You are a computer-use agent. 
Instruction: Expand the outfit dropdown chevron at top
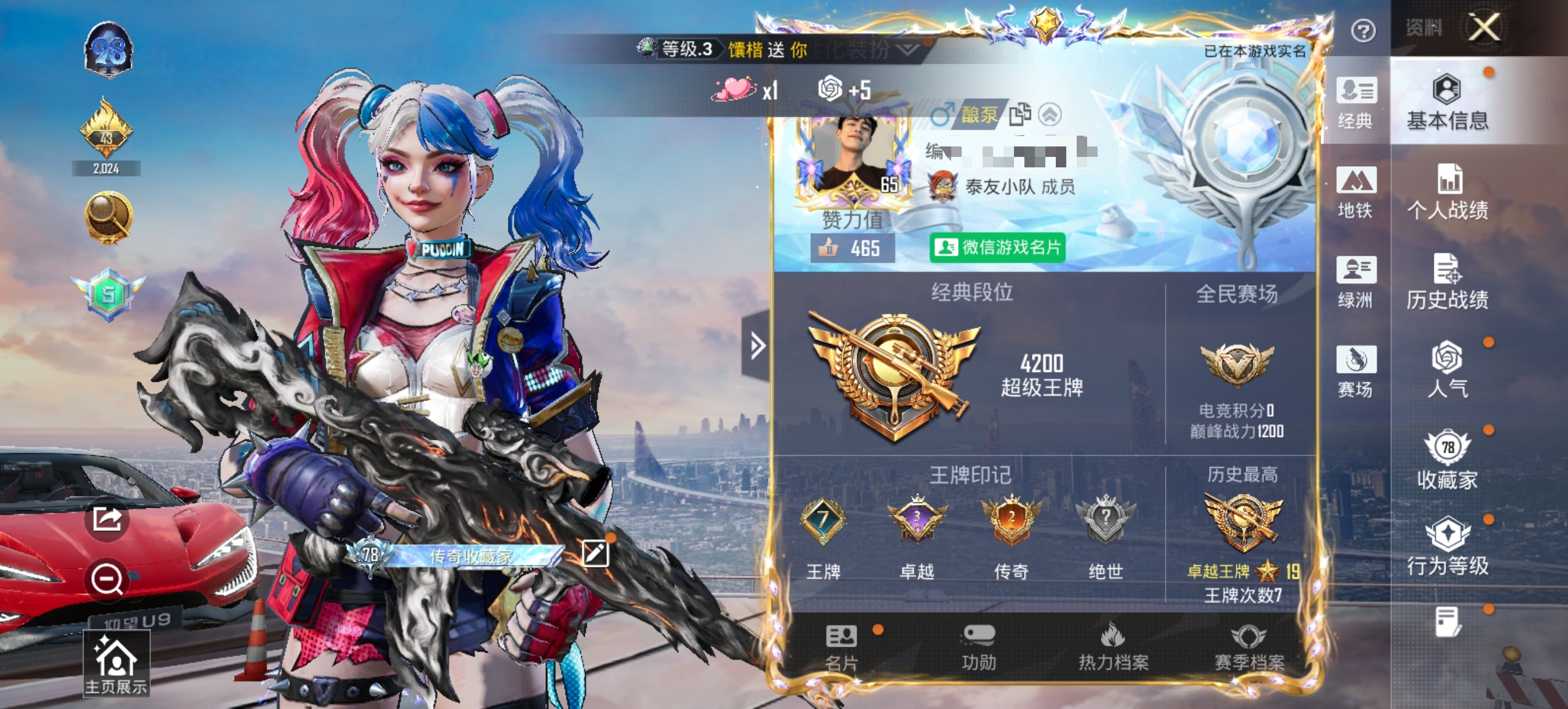tap(907, 51)
